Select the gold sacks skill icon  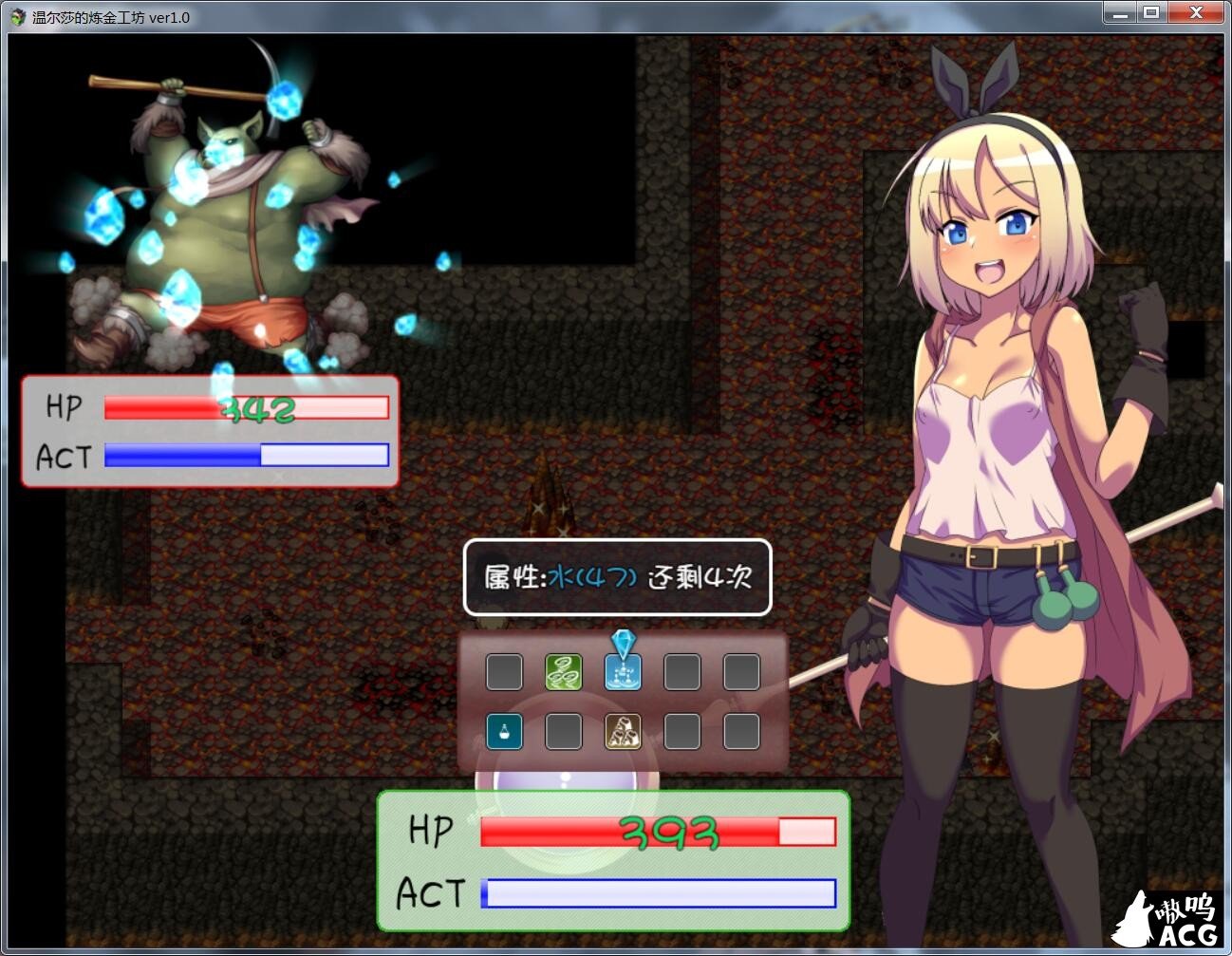623,731
